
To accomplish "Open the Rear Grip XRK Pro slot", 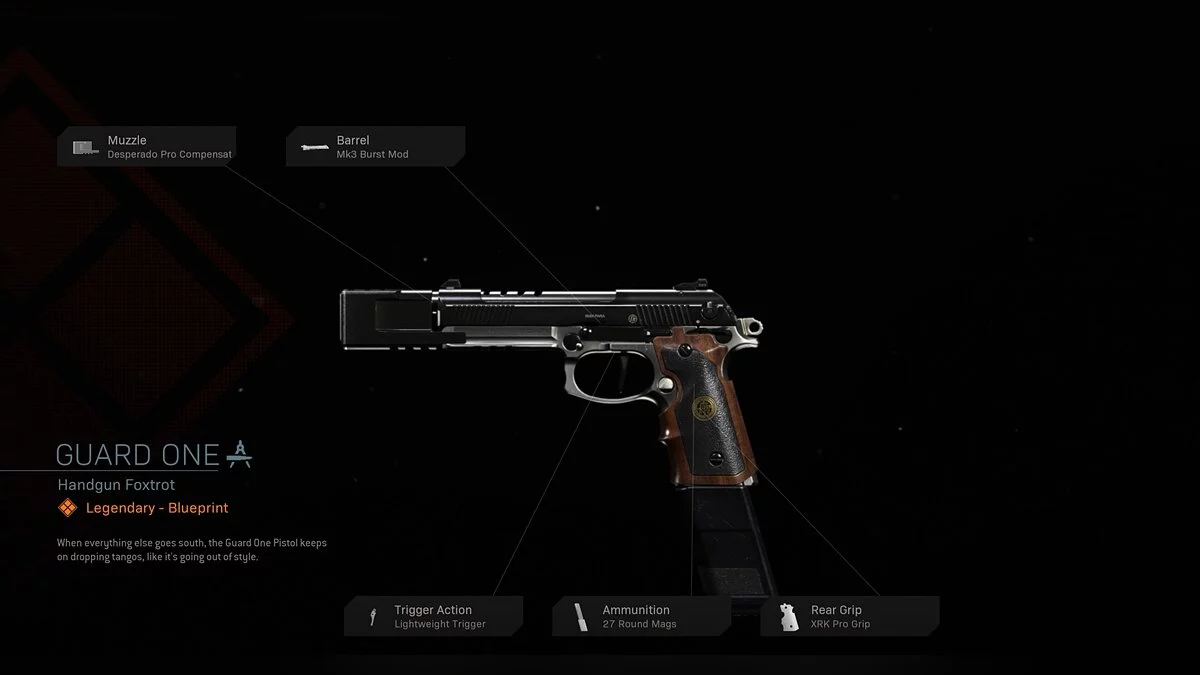I will click(849, 616).
